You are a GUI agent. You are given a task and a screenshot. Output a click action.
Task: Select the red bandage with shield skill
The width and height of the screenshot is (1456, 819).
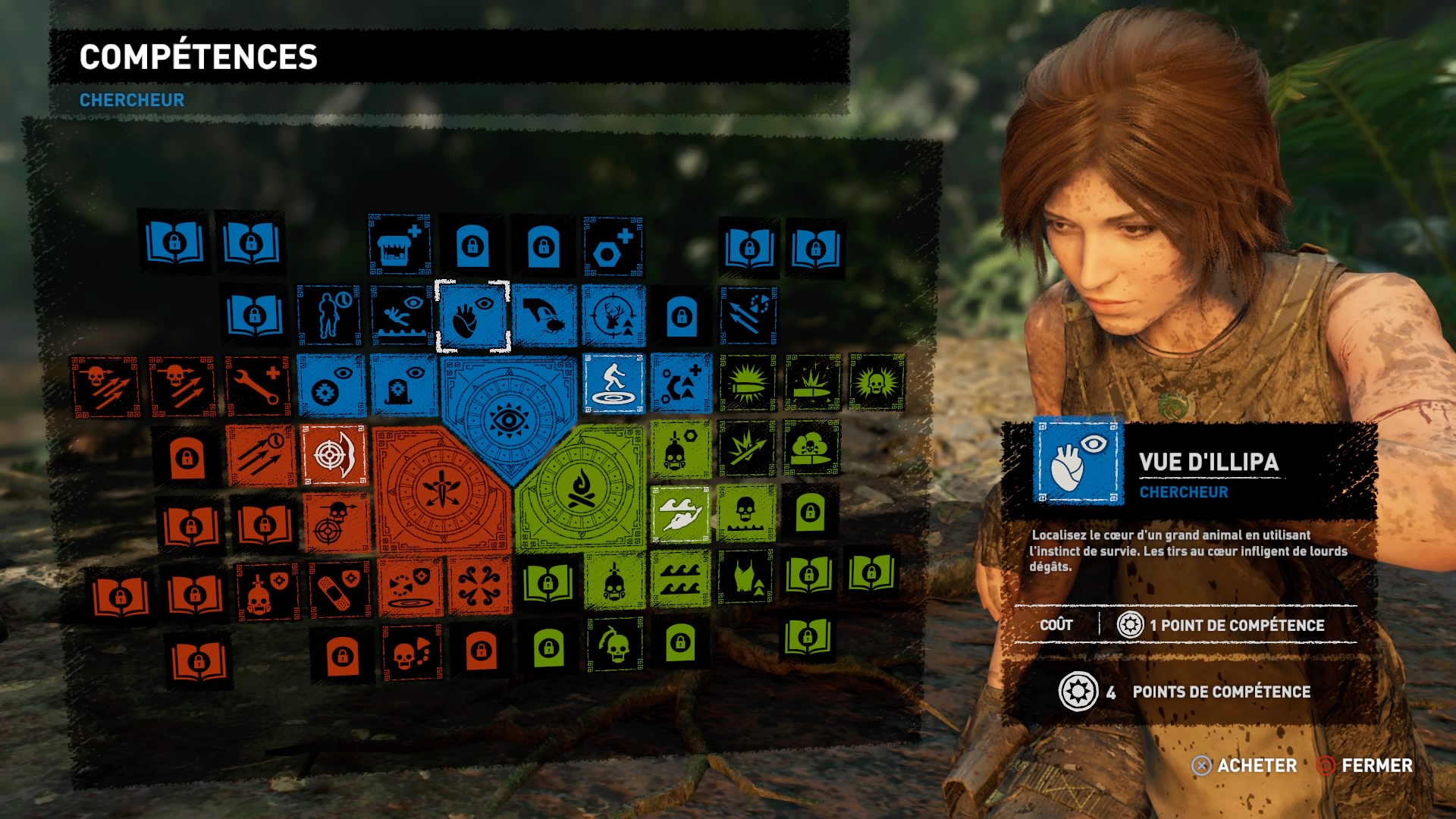(340, 591)
